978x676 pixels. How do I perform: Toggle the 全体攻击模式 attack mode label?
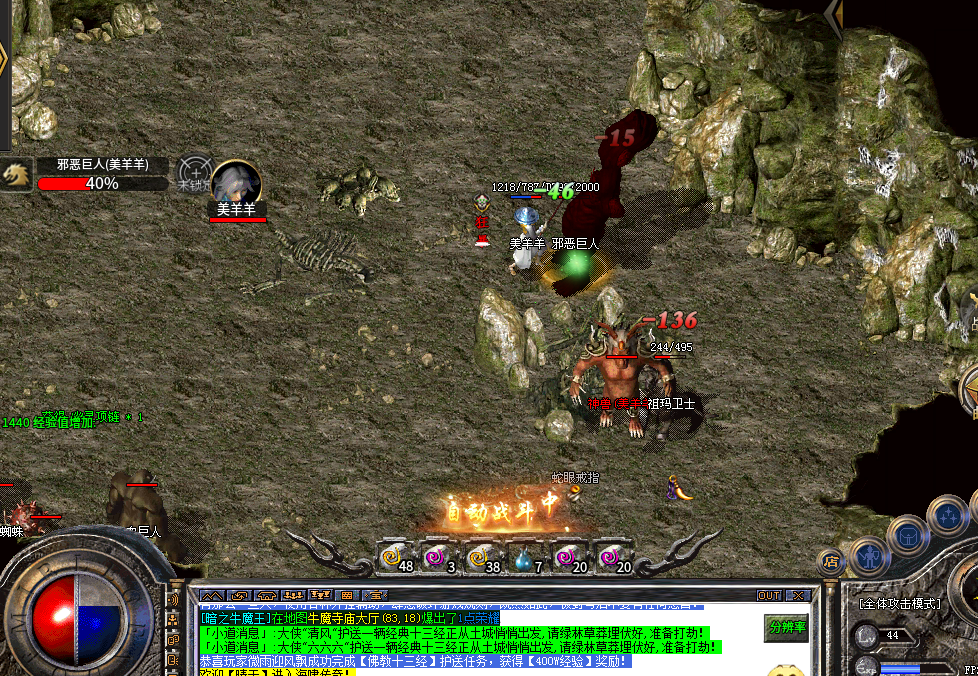900,604
